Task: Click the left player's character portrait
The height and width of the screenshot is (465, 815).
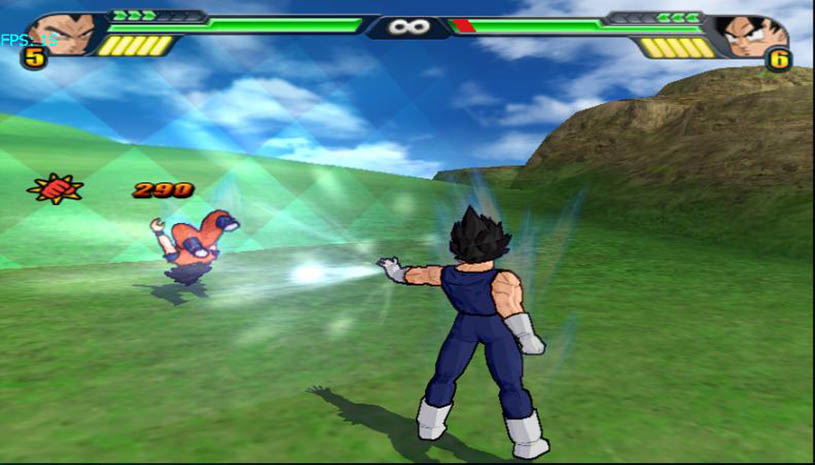Action: tap(62, 33)
